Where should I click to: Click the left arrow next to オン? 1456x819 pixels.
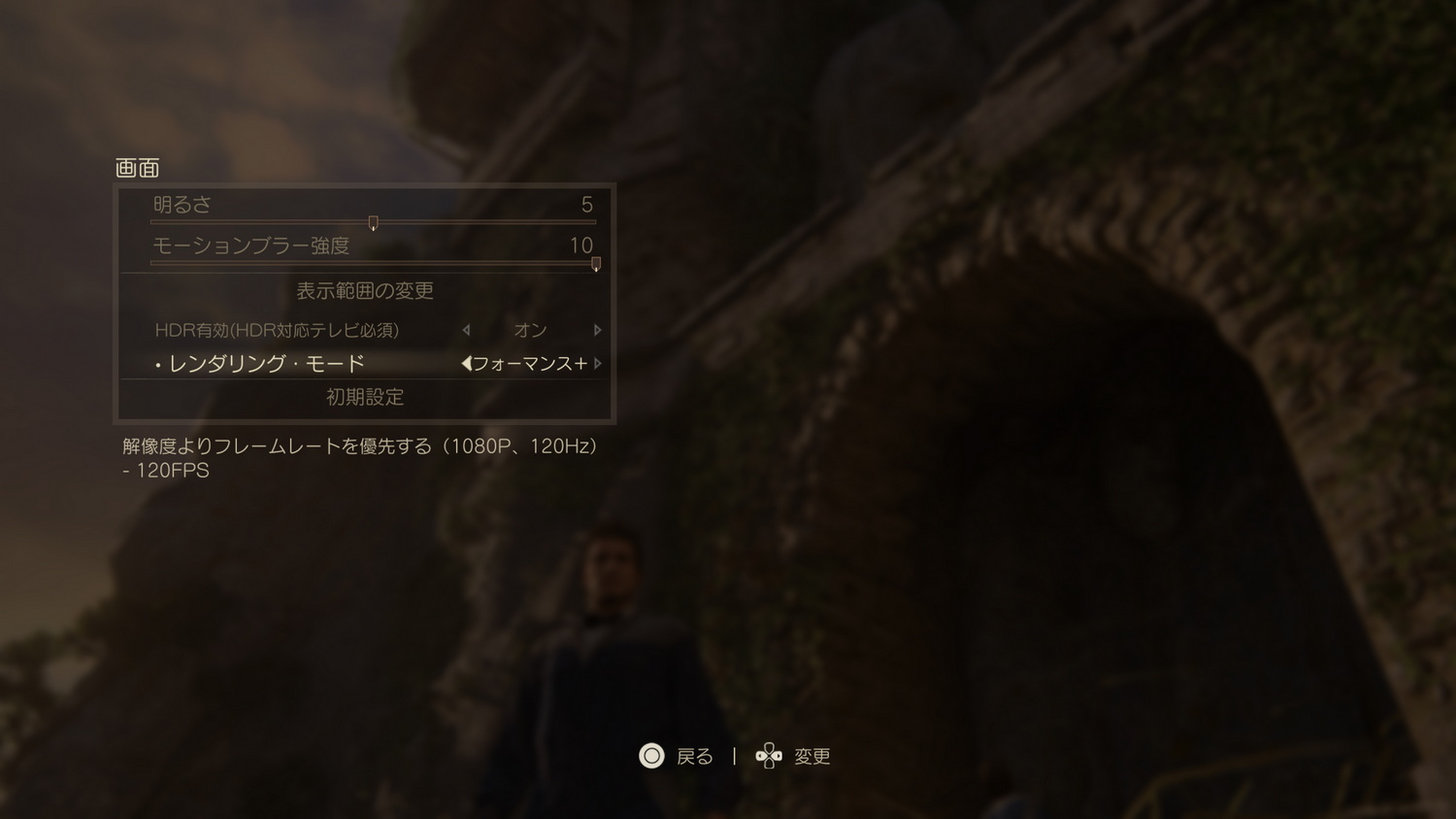[x=465, y=330]
